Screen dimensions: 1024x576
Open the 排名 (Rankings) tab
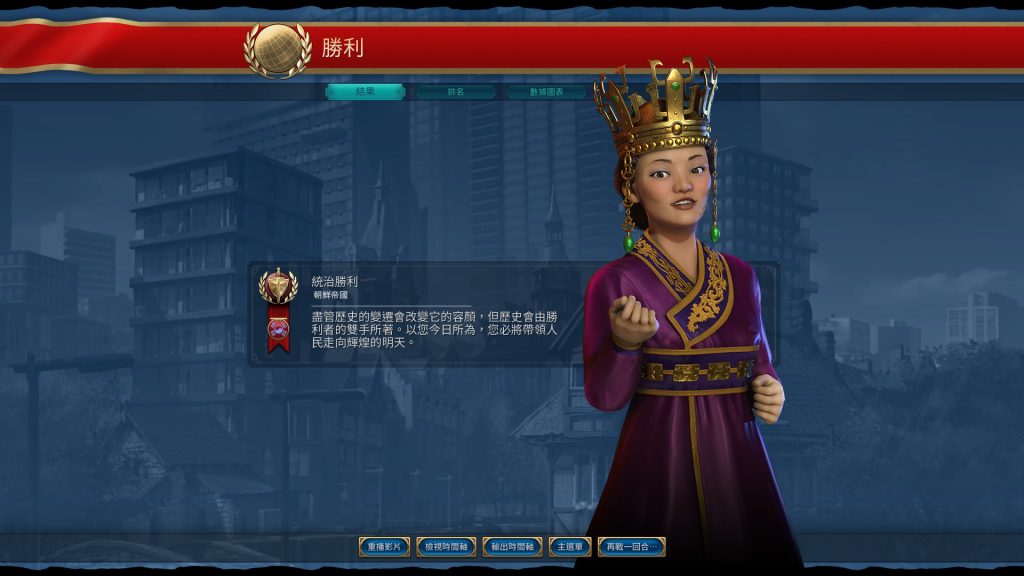(456, 92)
